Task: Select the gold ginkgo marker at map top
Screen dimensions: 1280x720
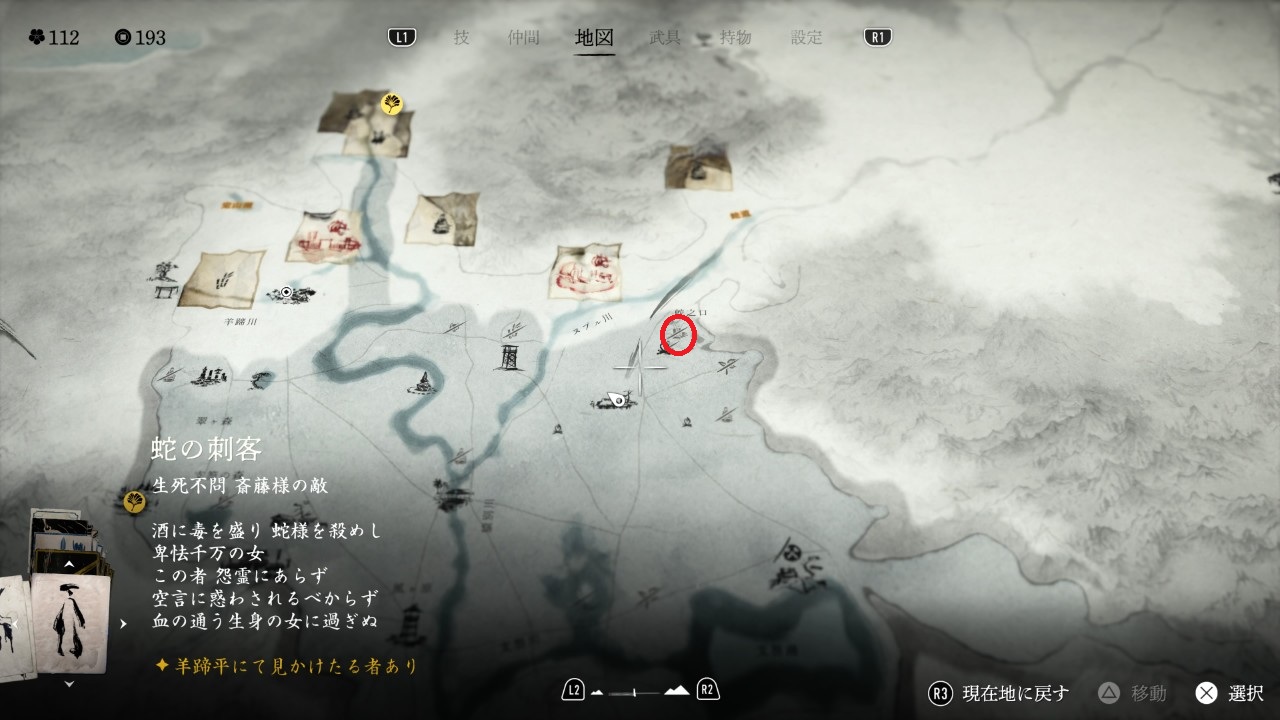Action: click(392, 104)
